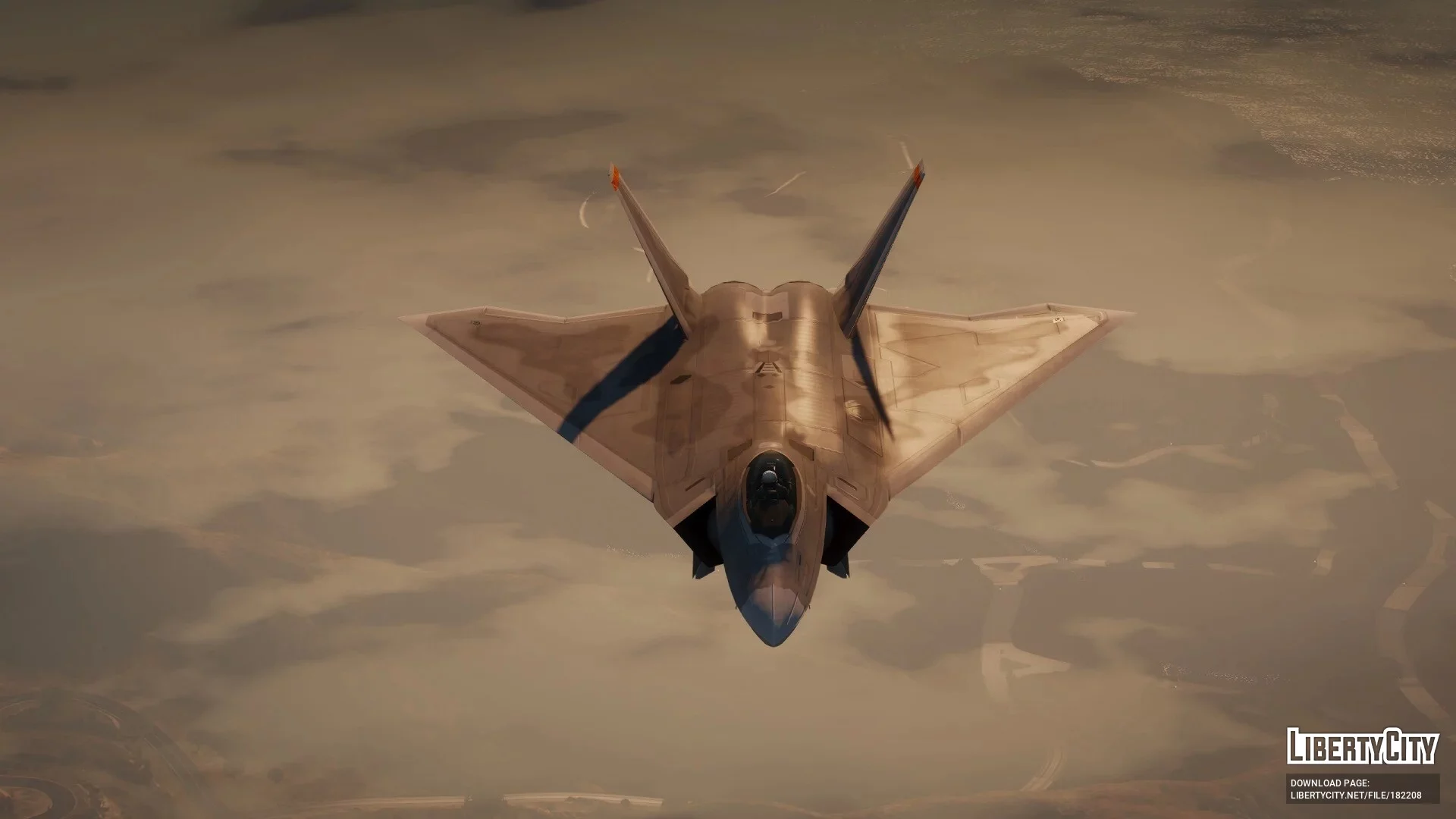Viewport: 1456px width, 819px height.
Task: Click the LibertyCity logo watermark
Action: point(1362,746)
